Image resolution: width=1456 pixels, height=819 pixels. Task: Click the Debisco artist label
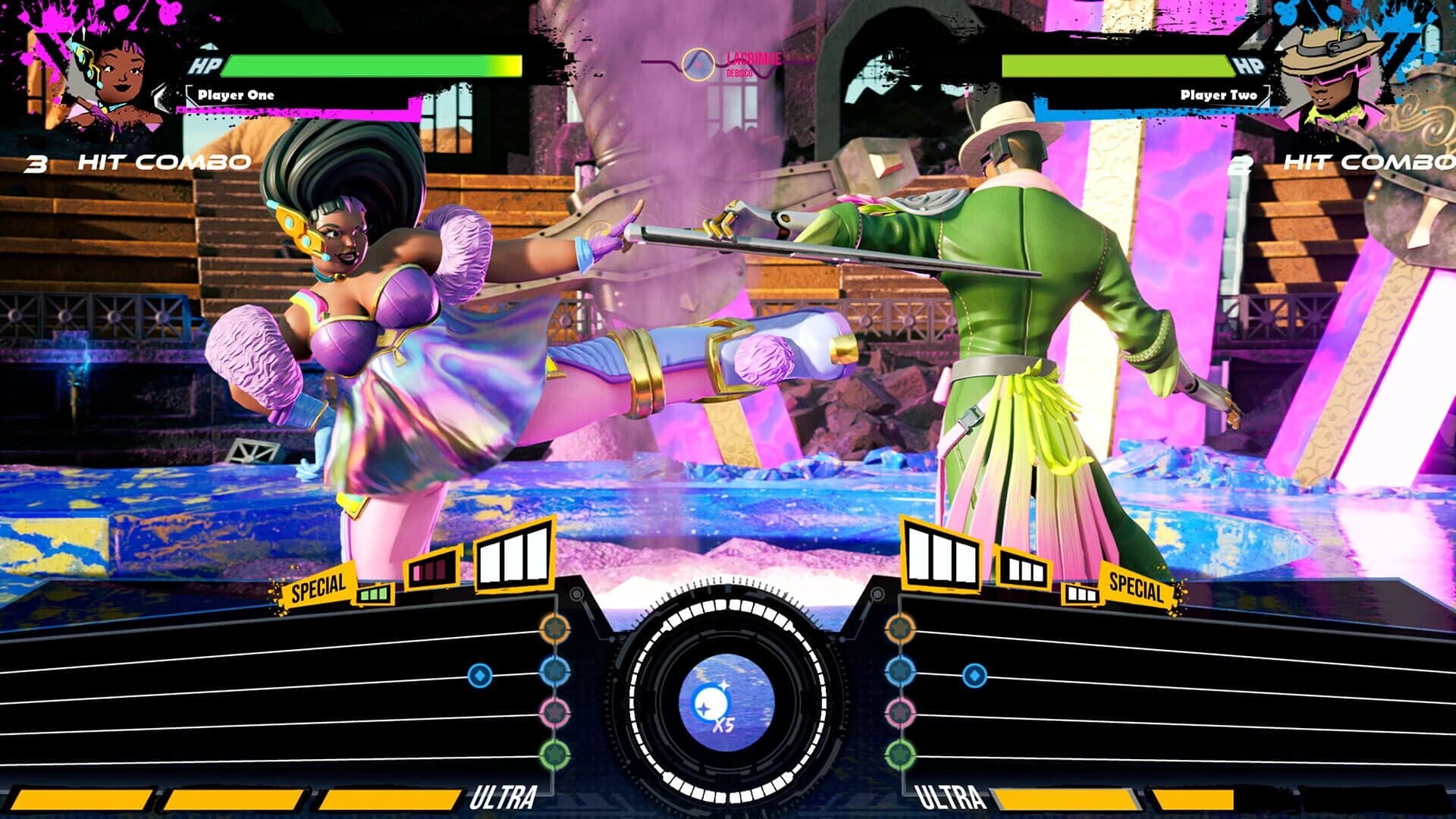739,74
